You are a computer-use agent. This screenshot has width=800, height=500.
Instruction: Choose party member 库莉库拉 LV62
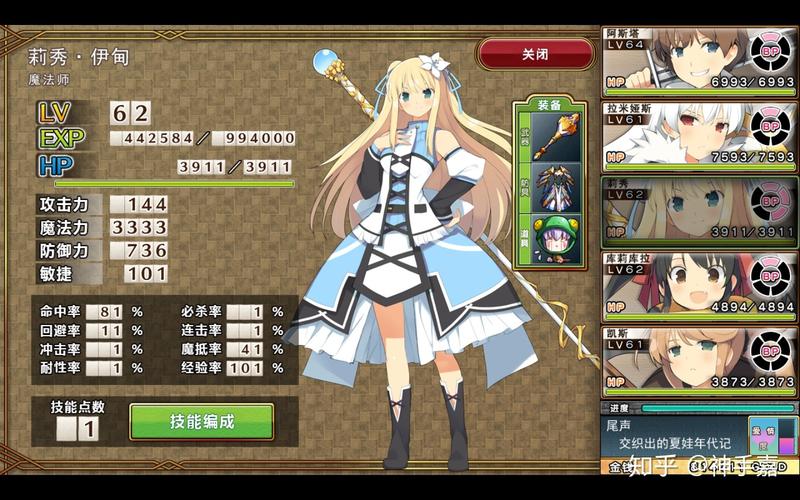pyautogui.click(x=699, y=286)
